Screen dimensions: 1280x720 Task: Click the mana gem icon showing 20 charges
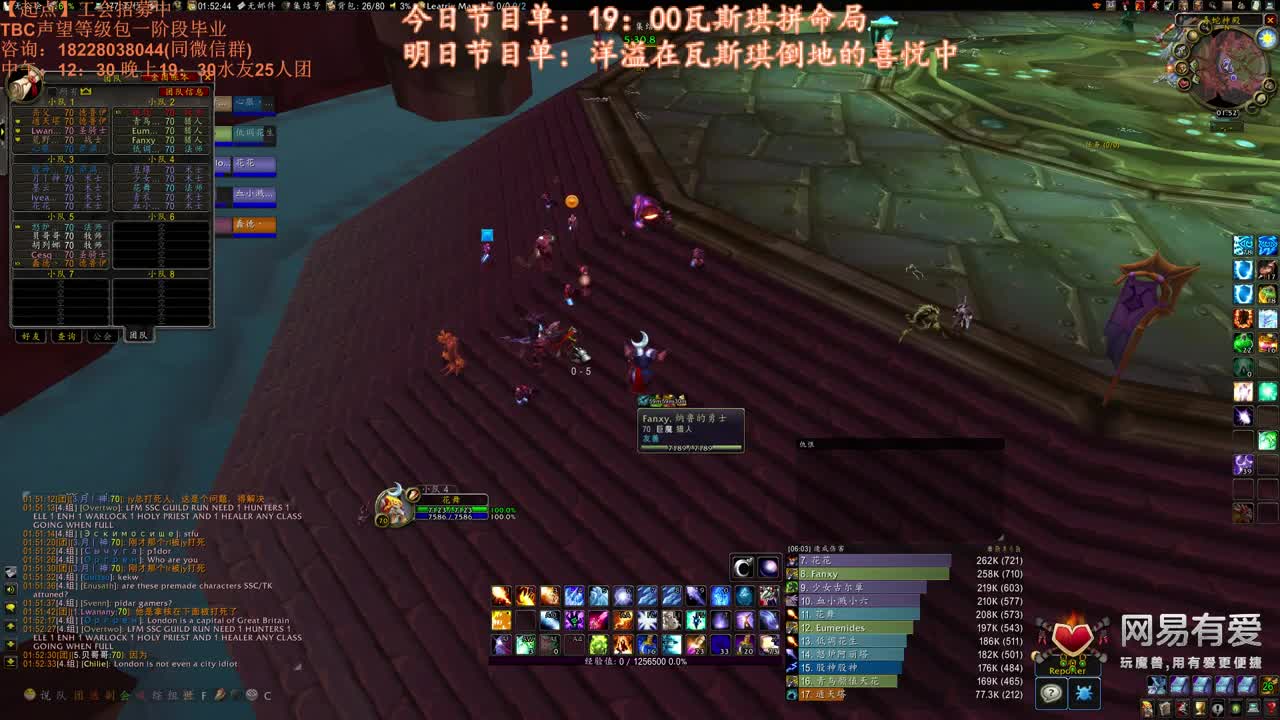pos(745,645)
